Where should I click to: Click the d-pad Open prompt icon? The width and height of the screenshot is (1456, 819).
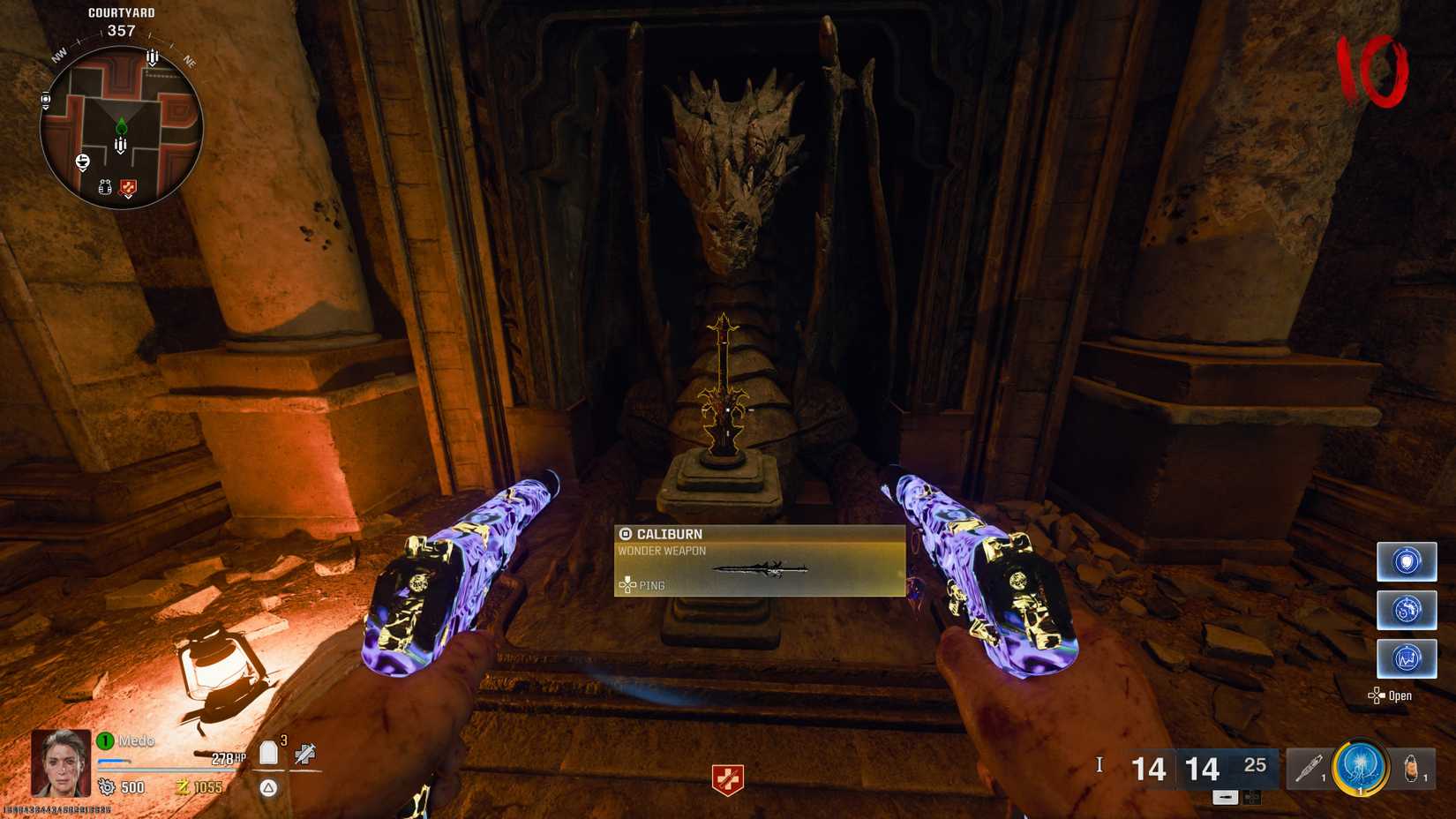pyautogui.click(x=1376, y=695)
